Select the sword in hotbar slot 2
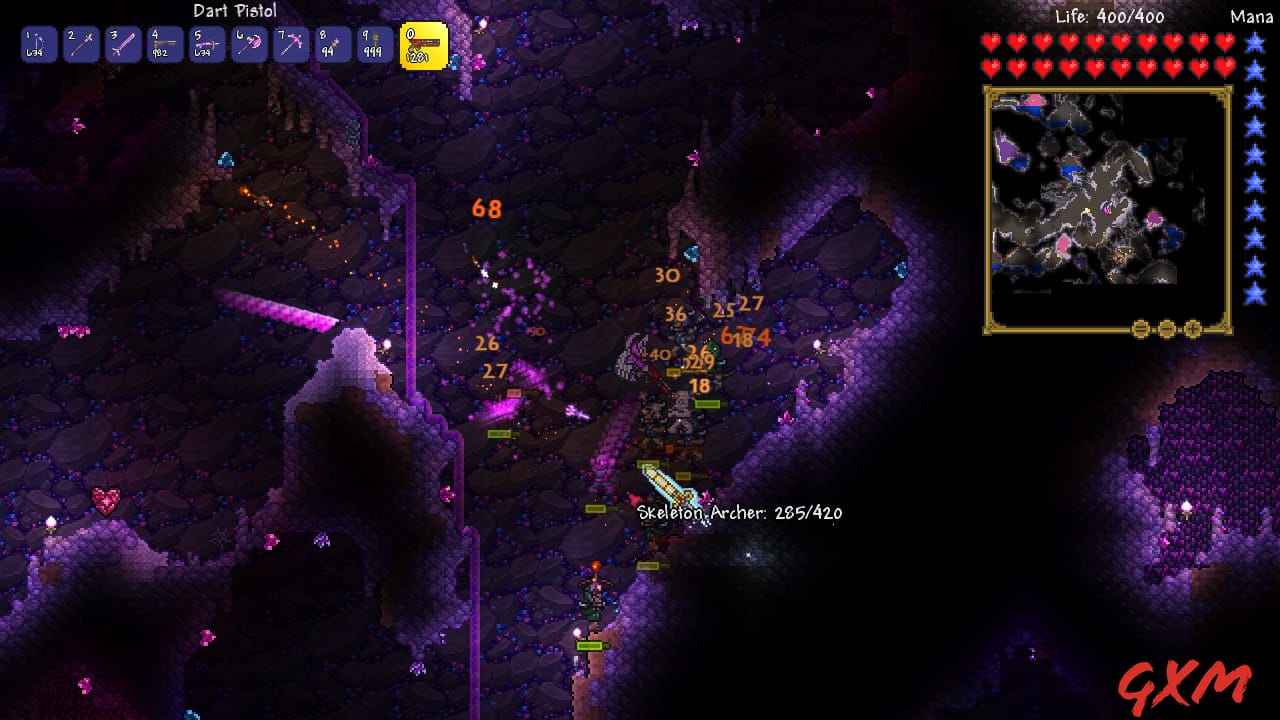This screenshot has height=720, width=1280. (x=81, y=45)
